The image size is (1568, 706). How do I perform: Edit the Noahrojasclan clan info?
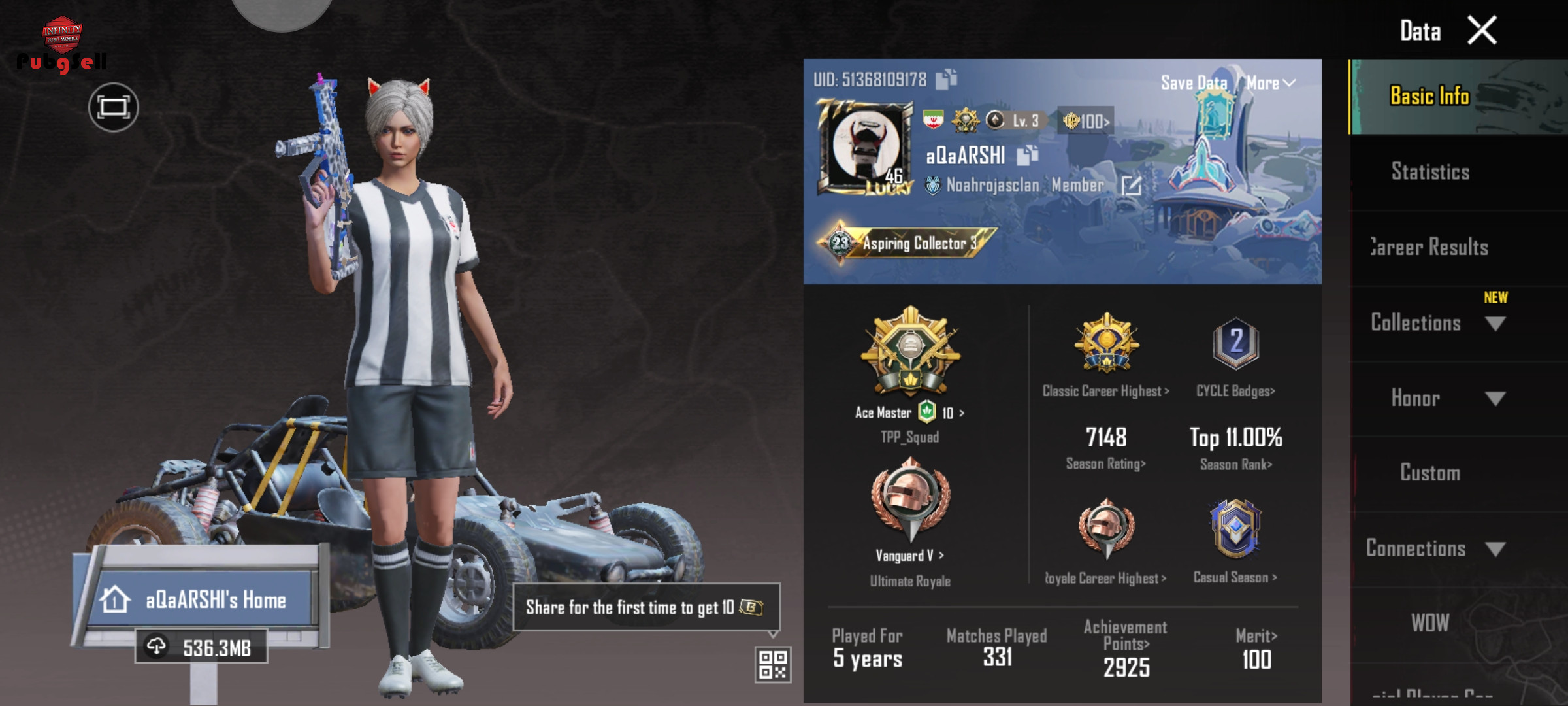(x=1131, y=186)
